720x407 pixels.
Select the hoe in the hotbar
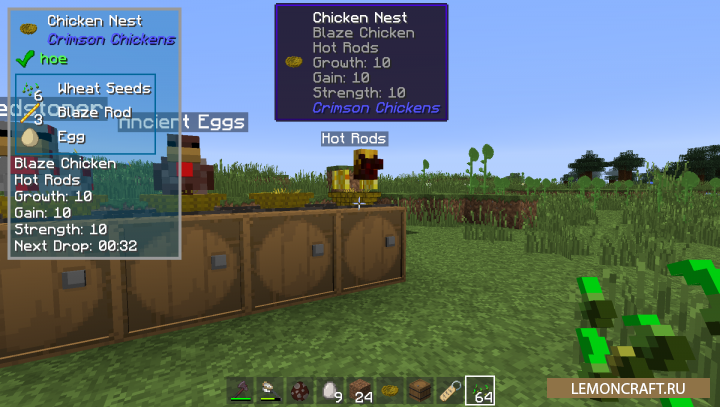coord(241,390)
